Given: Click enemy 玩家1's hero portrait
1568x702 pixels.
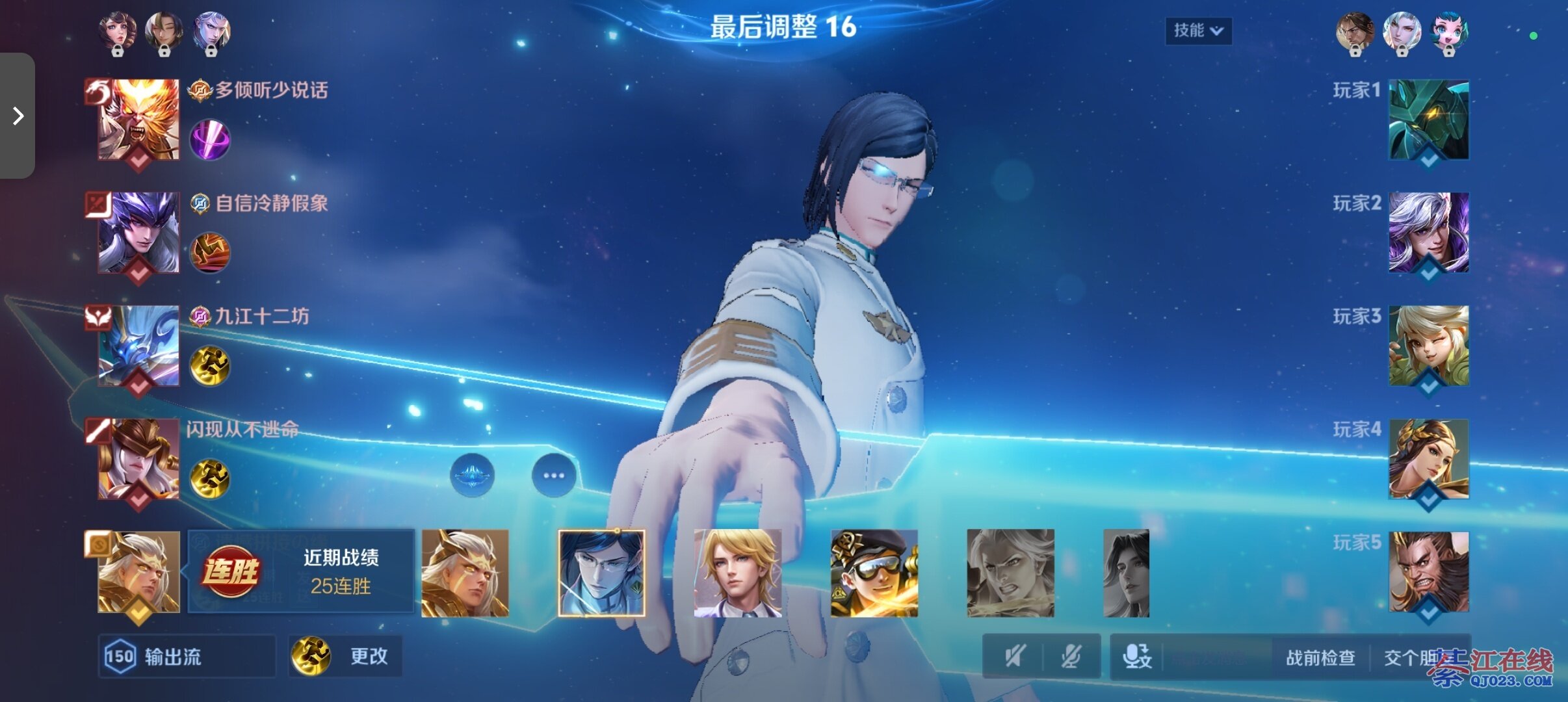Looking at the screenshot, I should click(1428, 120).
